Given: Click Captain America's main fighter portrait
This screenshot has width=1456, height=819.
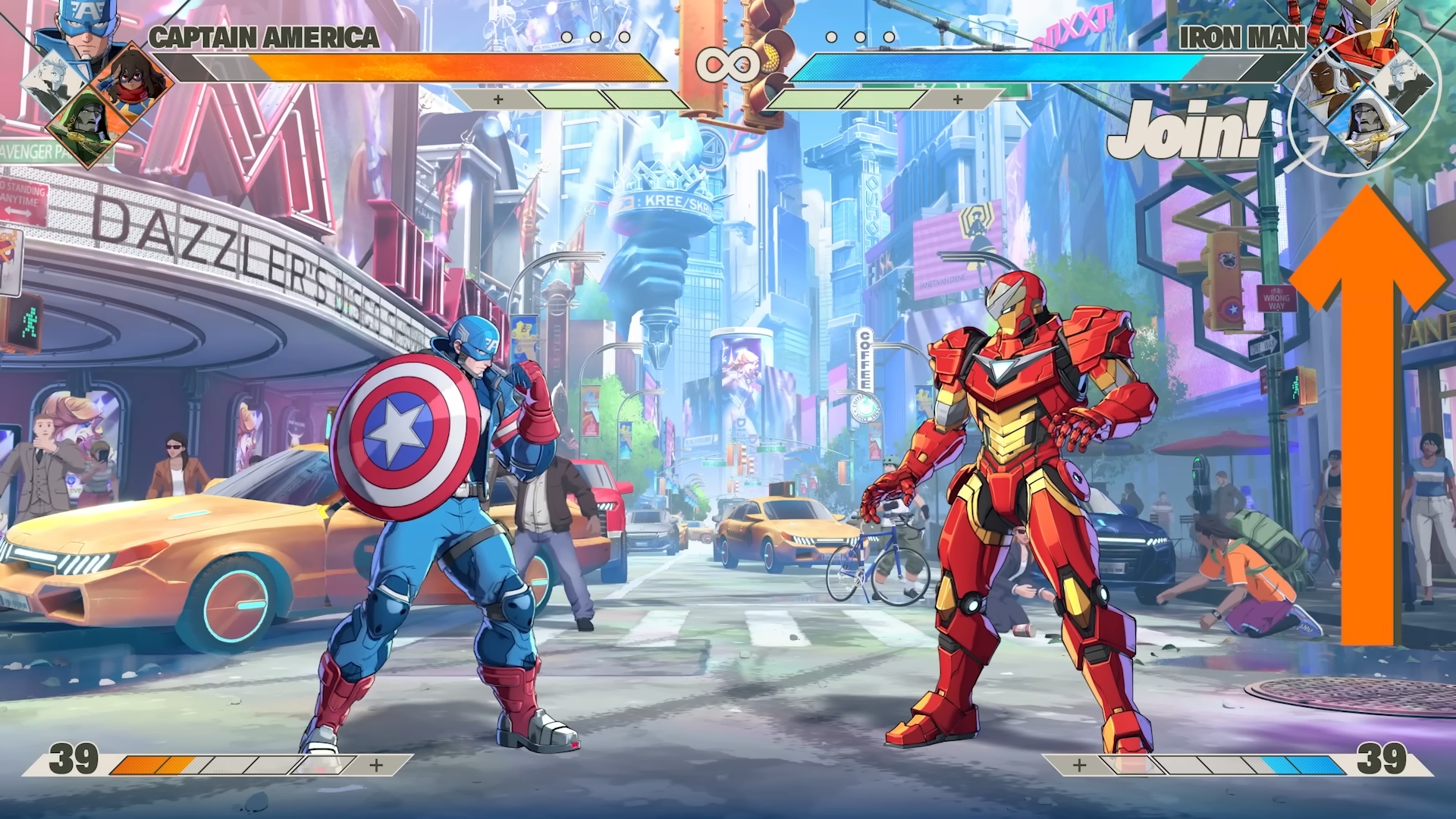Looking at the screenshot, I should [89, 29].
